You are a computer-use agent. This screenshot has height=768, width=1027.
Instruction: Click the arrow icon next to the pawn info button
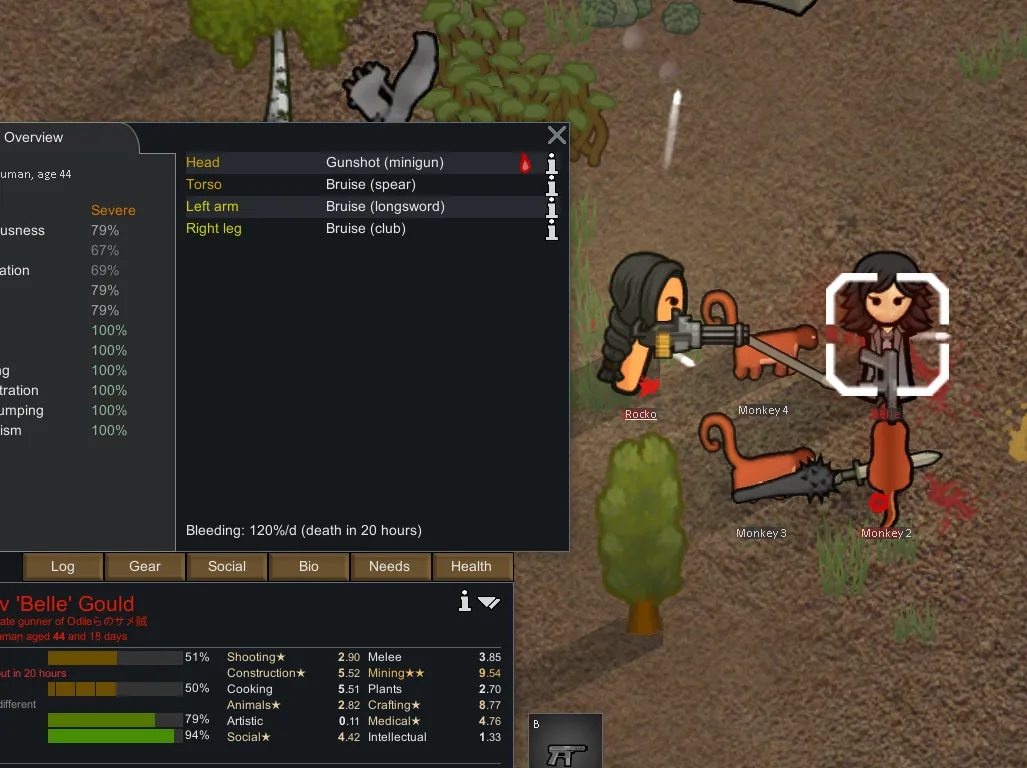coord(489,602)
